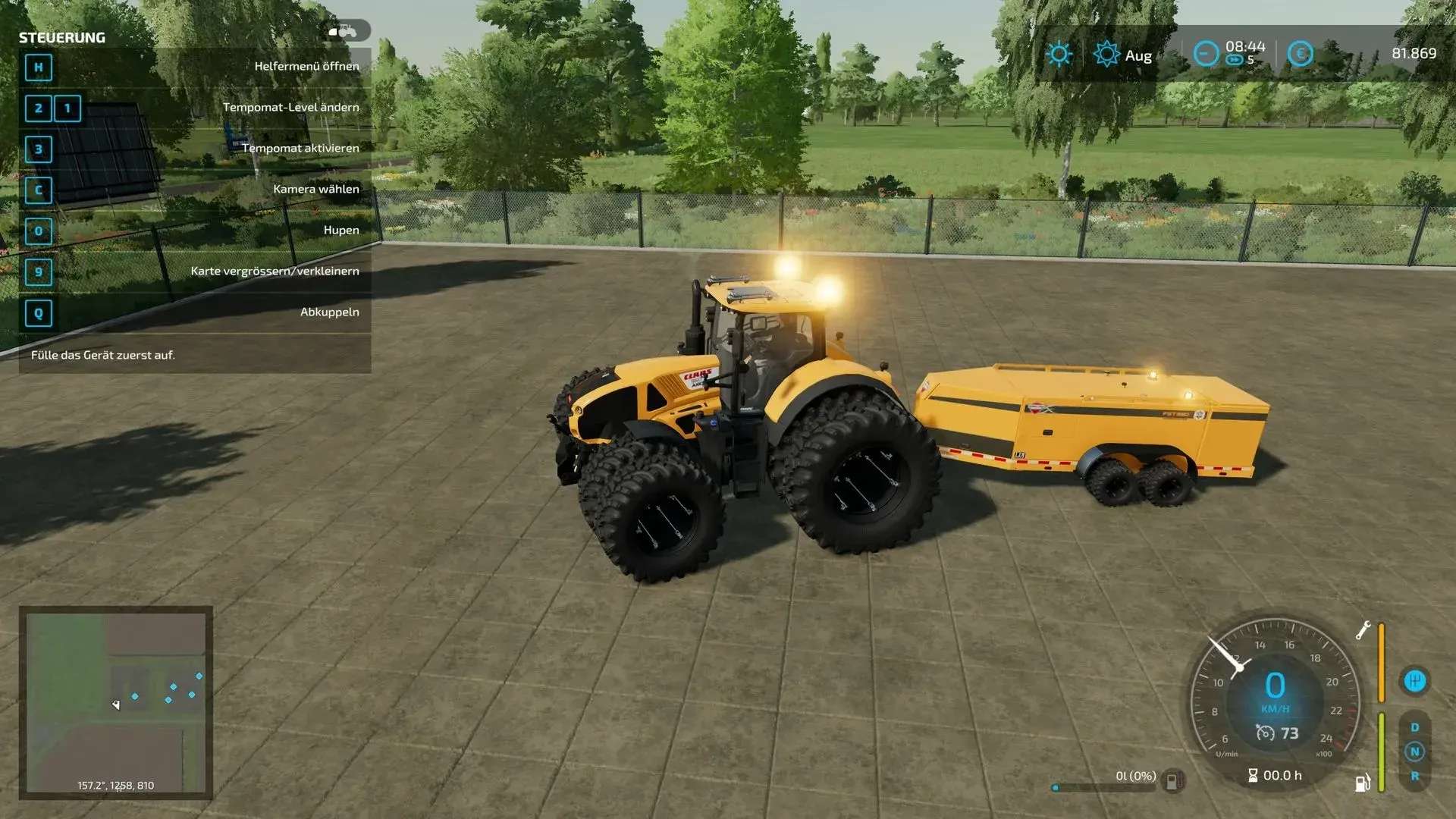Open the minimap in the bottom corner

pyautogui.click(x=115, y=702)
